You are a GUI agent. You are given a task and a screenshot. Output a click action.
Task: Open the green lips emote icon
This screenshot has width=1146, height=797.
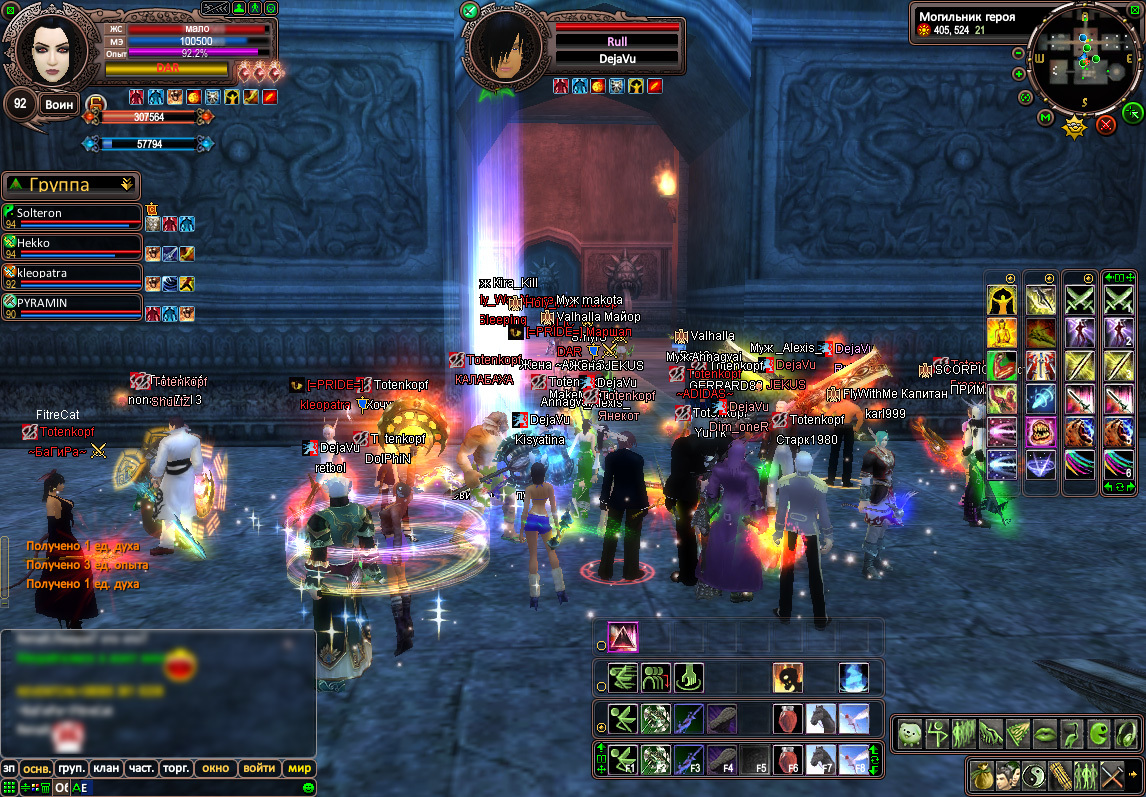pyautogui.click(x=1044, y=735)
